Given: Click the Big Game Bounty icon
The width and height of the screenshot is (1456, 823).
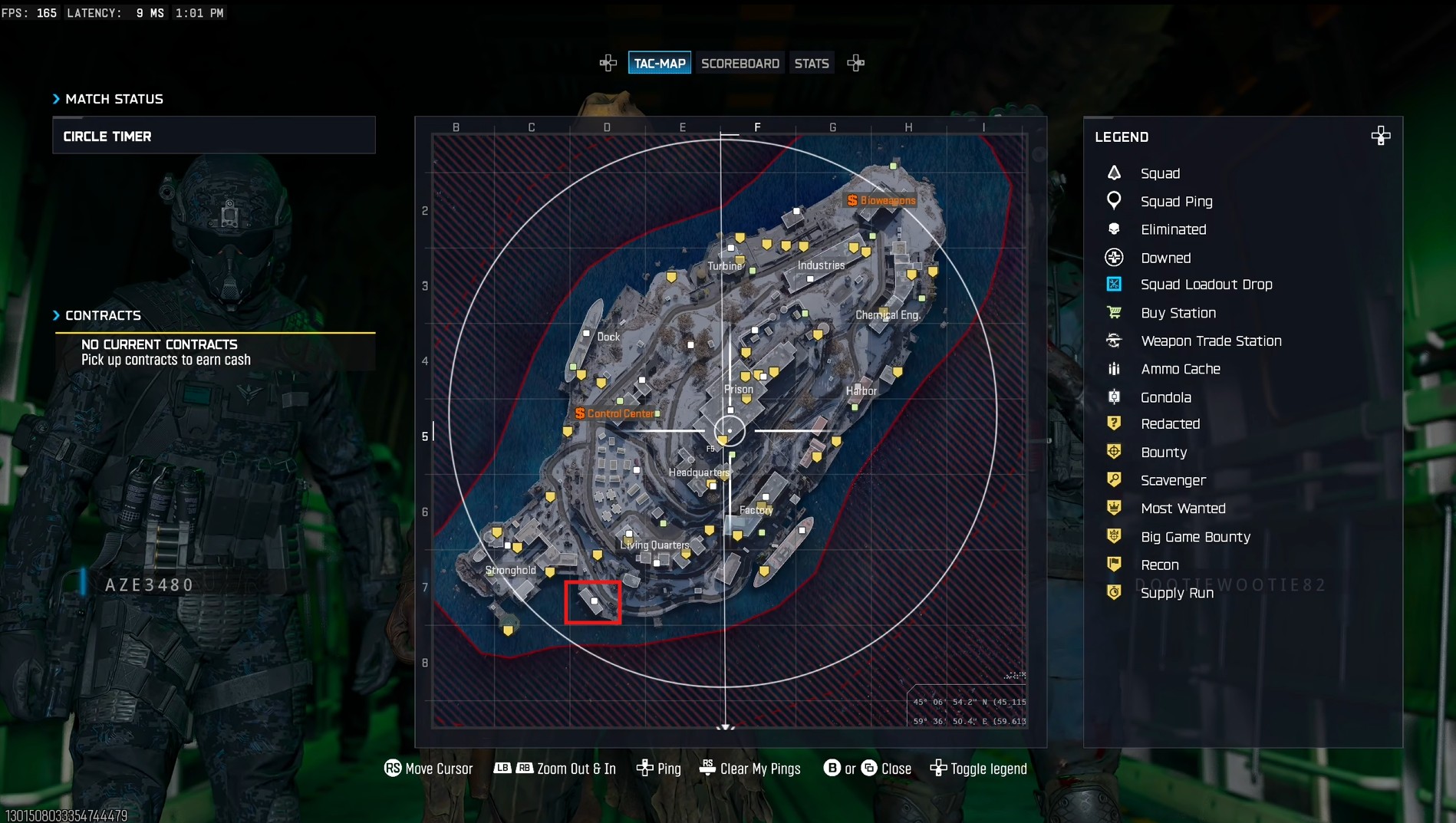Looking at the screenshot, I should pos(1114,535).
